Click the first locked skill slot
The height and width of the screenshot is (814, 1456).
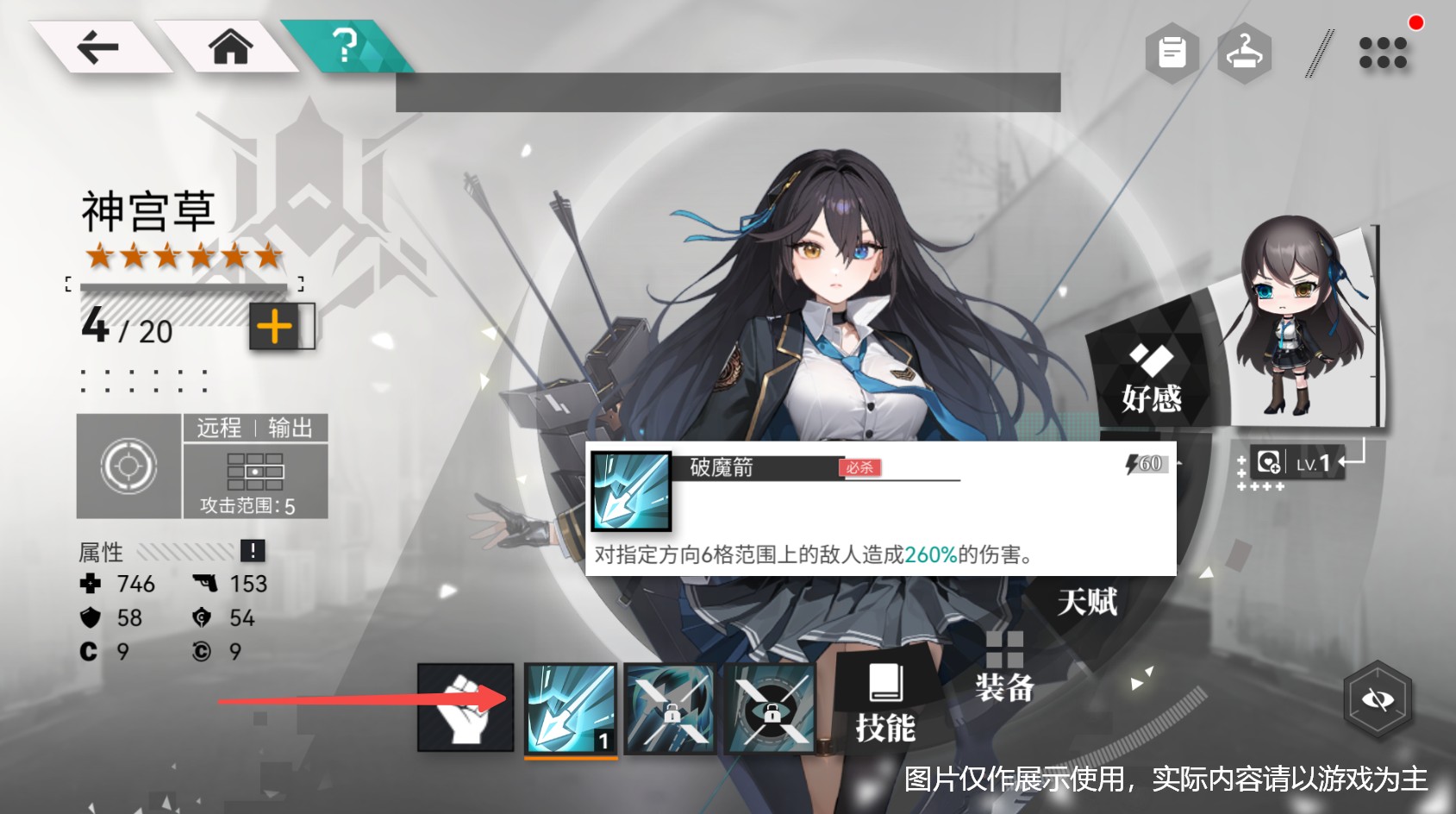click(672, 707)
